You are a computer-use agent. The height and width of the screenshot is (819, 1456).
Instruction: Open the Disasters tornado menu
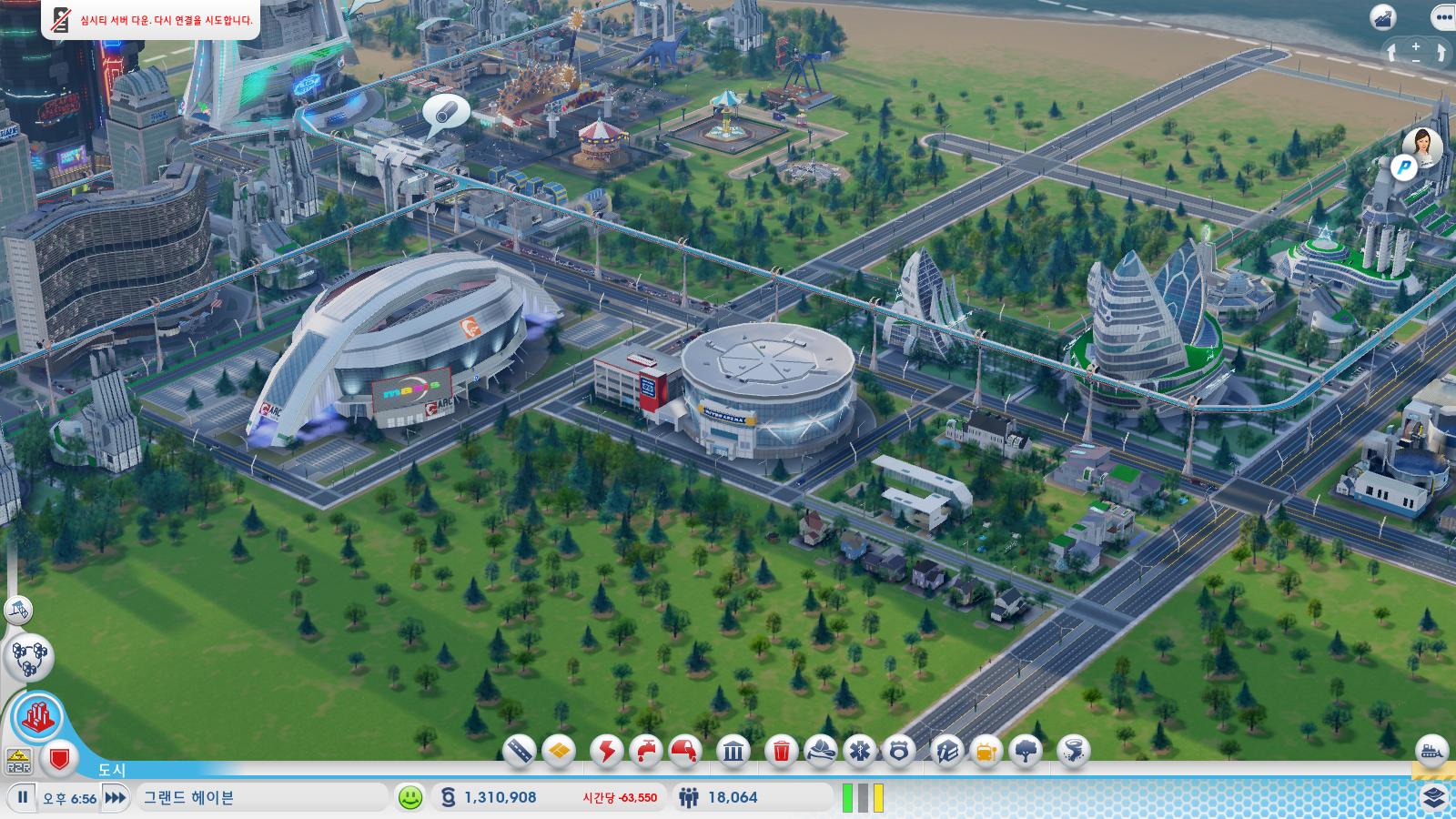click(x=1074, y=751)
